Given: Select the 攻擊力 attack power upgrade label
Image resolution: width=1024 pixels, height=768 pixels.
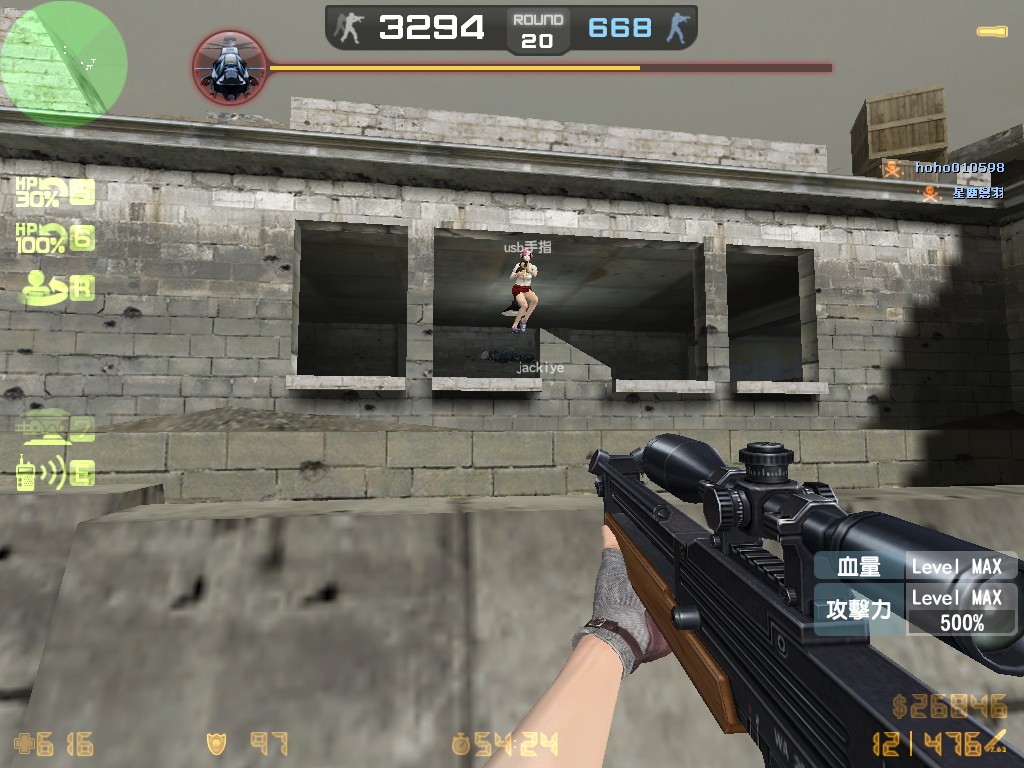Looking at the screenshot, I should click(858, 608).
